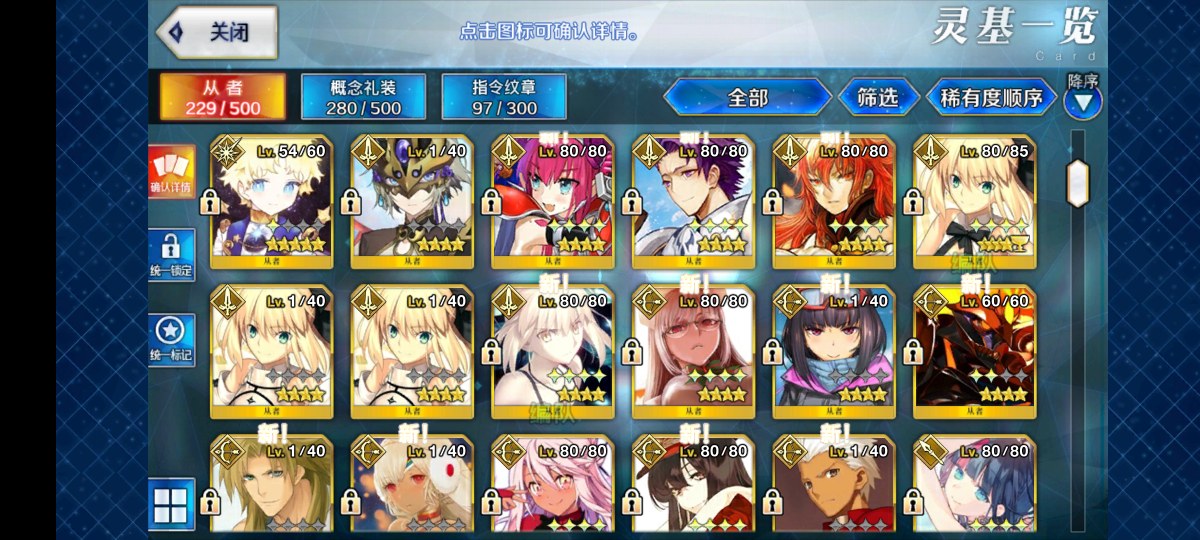The width and height of the screenshot is (1200, 540).
Task: Select the Lv.54/60 blonde servant card
Action: [271, 202]
